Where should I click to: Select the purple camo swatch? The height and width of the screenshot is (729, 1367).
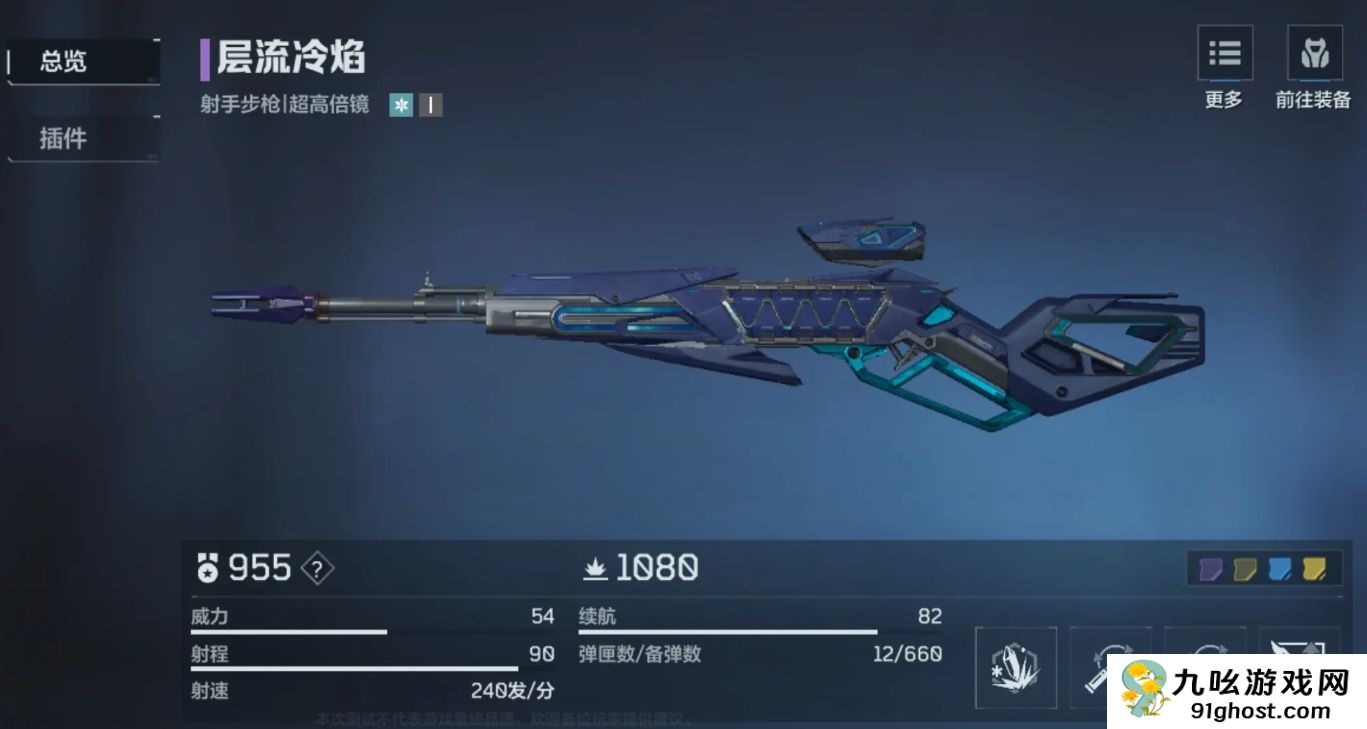click(1211, 568)
